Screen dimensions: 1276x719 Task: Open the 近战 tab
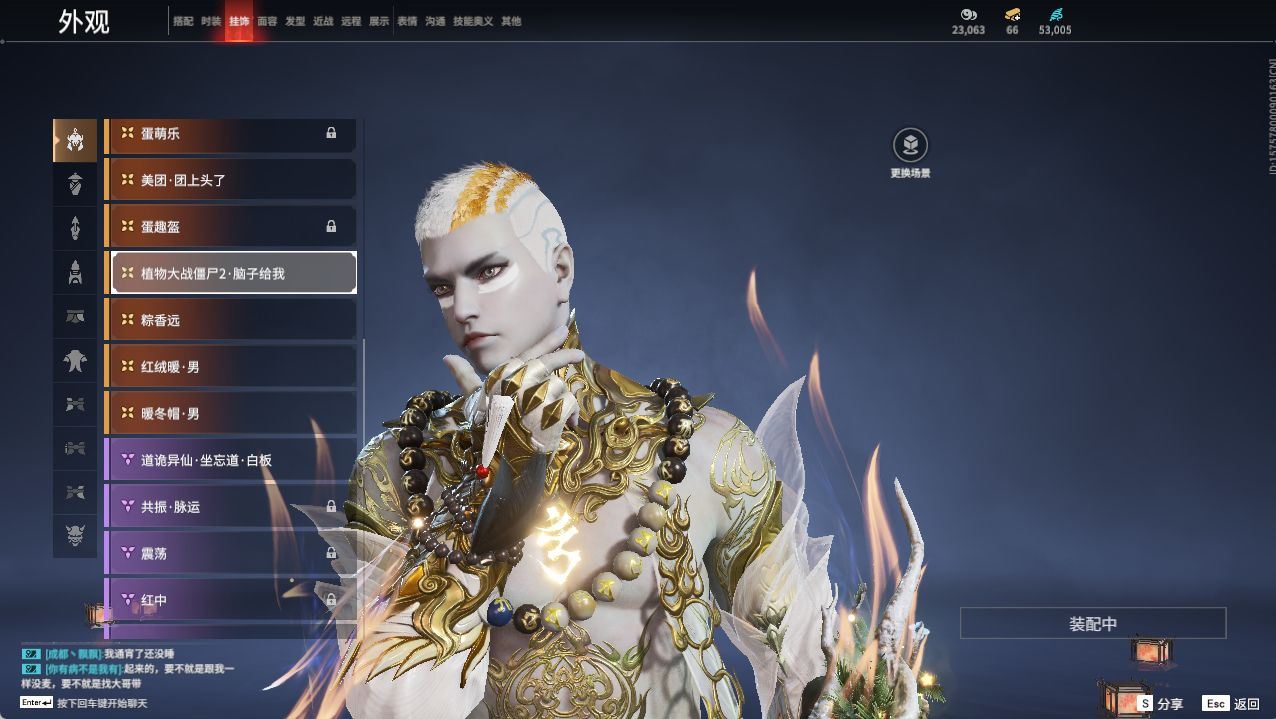tap(323, 21)
